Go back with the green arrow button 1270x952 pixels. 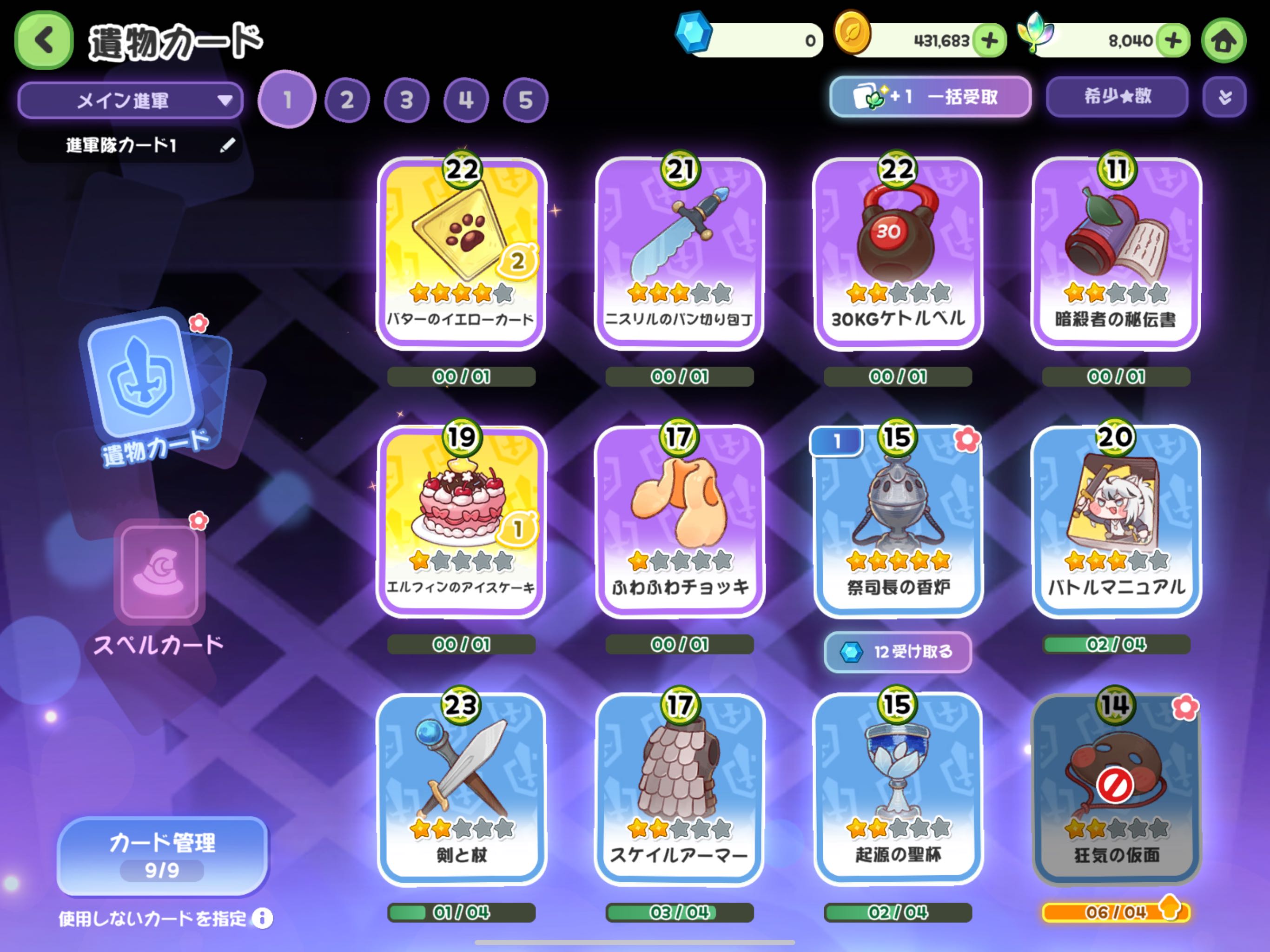[x=44, y=40]
